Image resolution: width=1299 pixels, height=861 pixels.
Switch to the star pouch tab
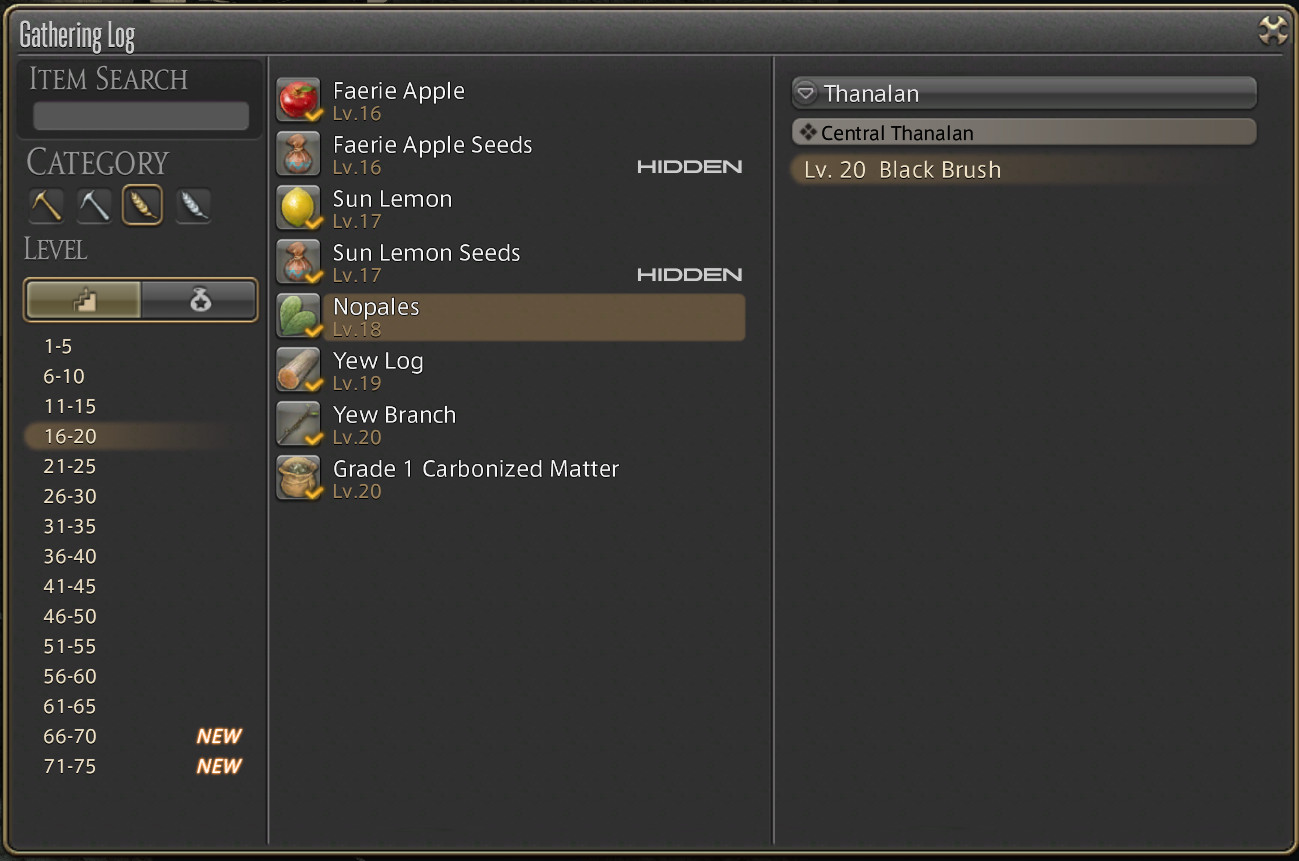[199, 300]
